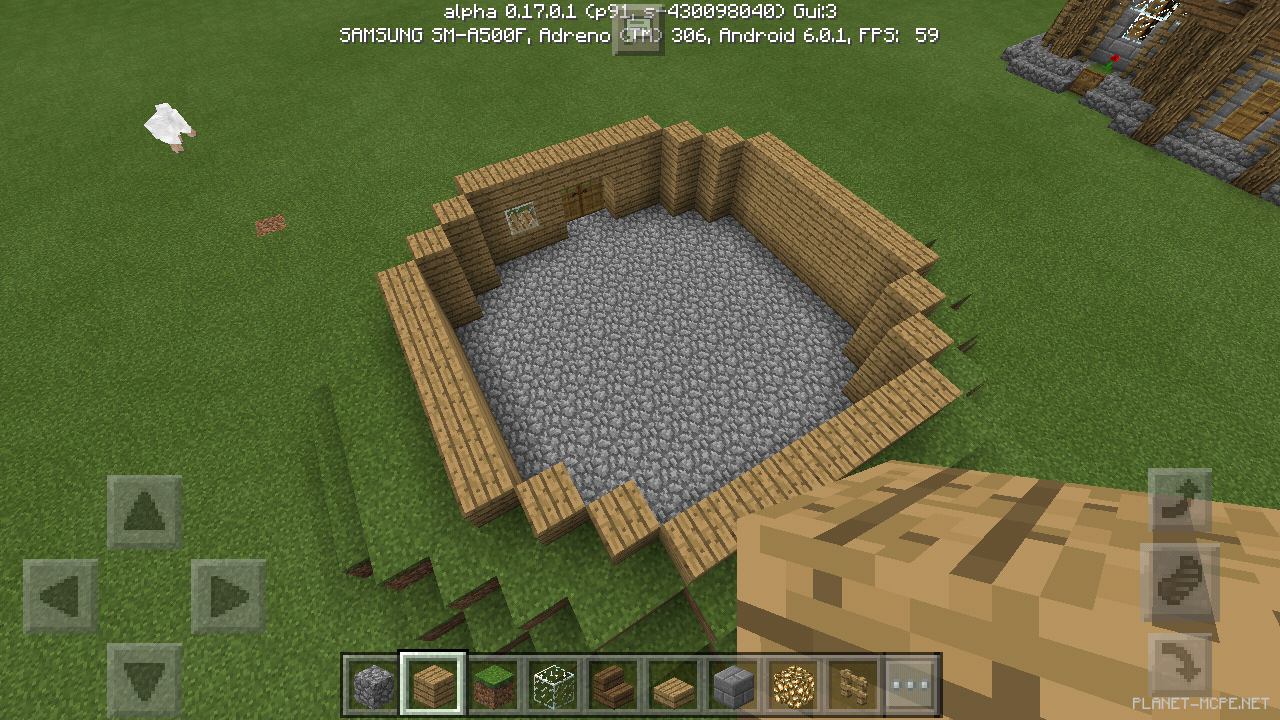Choose the wooden stairs in the hotbar
Viewport: 1280px width, 720px height.
[612, 684]
